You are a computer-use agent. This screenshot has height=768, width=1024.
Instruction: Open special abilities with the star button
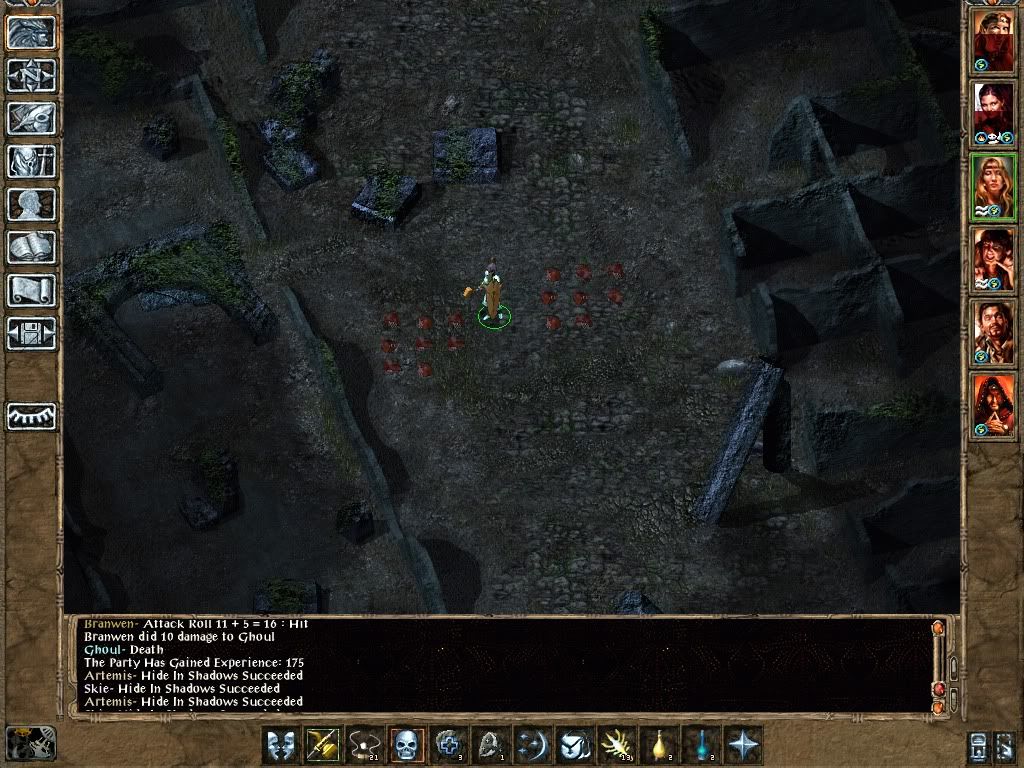pos(744,745)
